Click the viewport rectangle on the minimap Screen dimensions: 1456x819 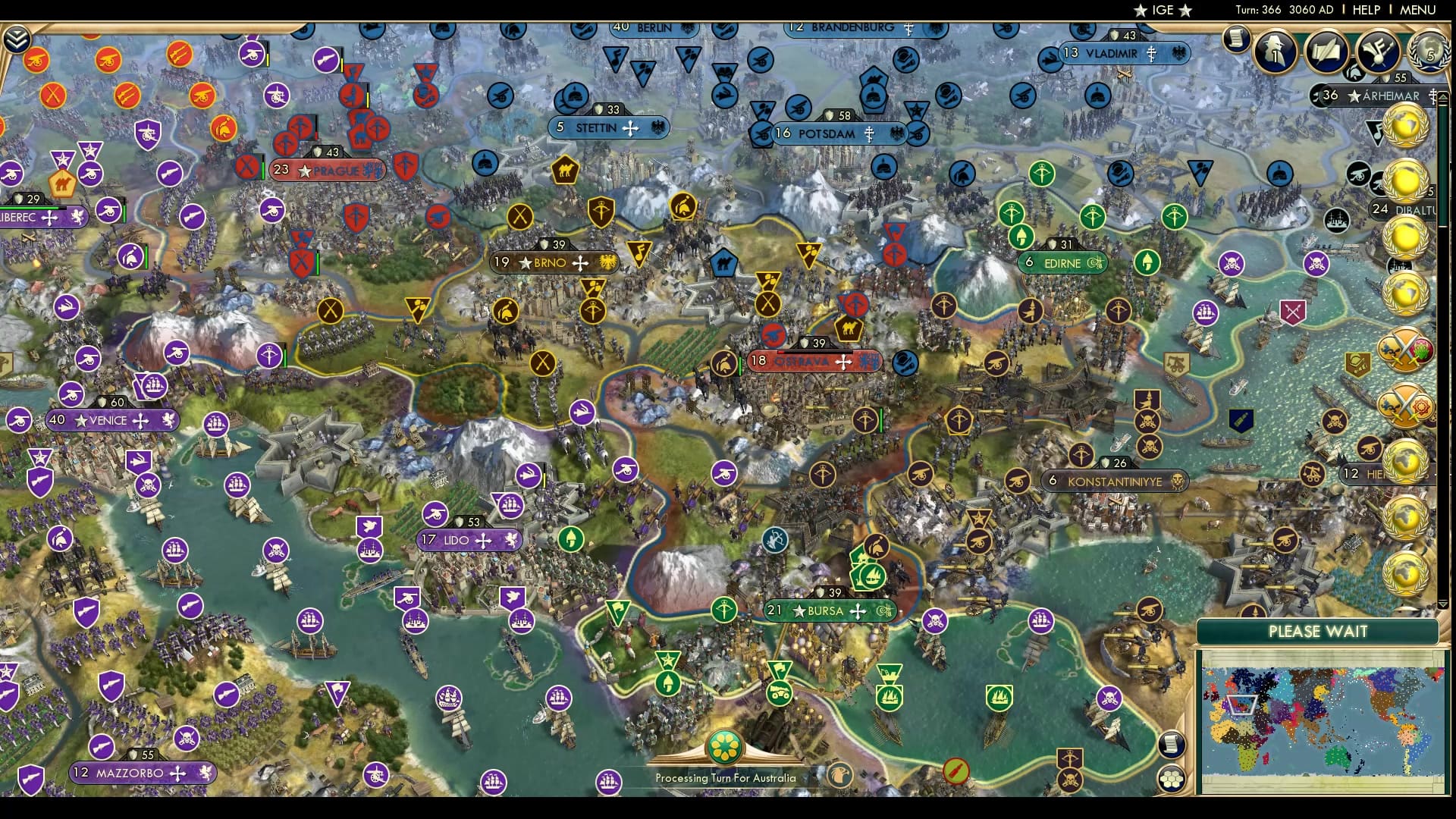point(1241,705)
